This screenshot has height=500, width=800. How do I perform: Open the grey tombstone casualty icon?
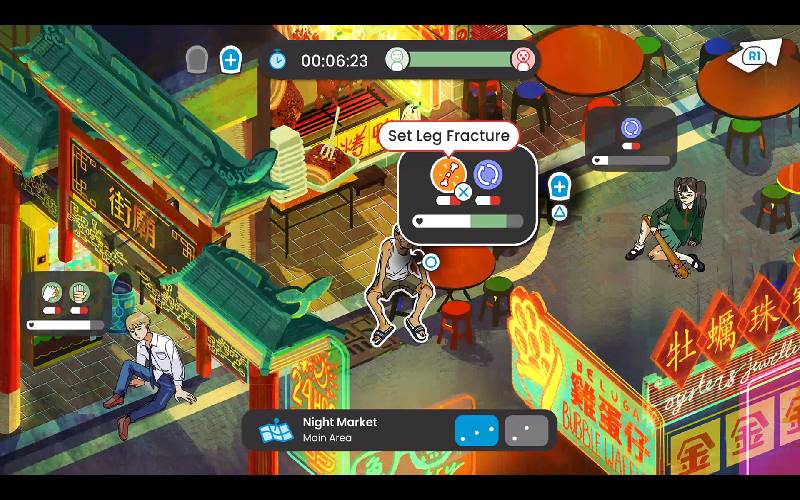tap(198, 59)
